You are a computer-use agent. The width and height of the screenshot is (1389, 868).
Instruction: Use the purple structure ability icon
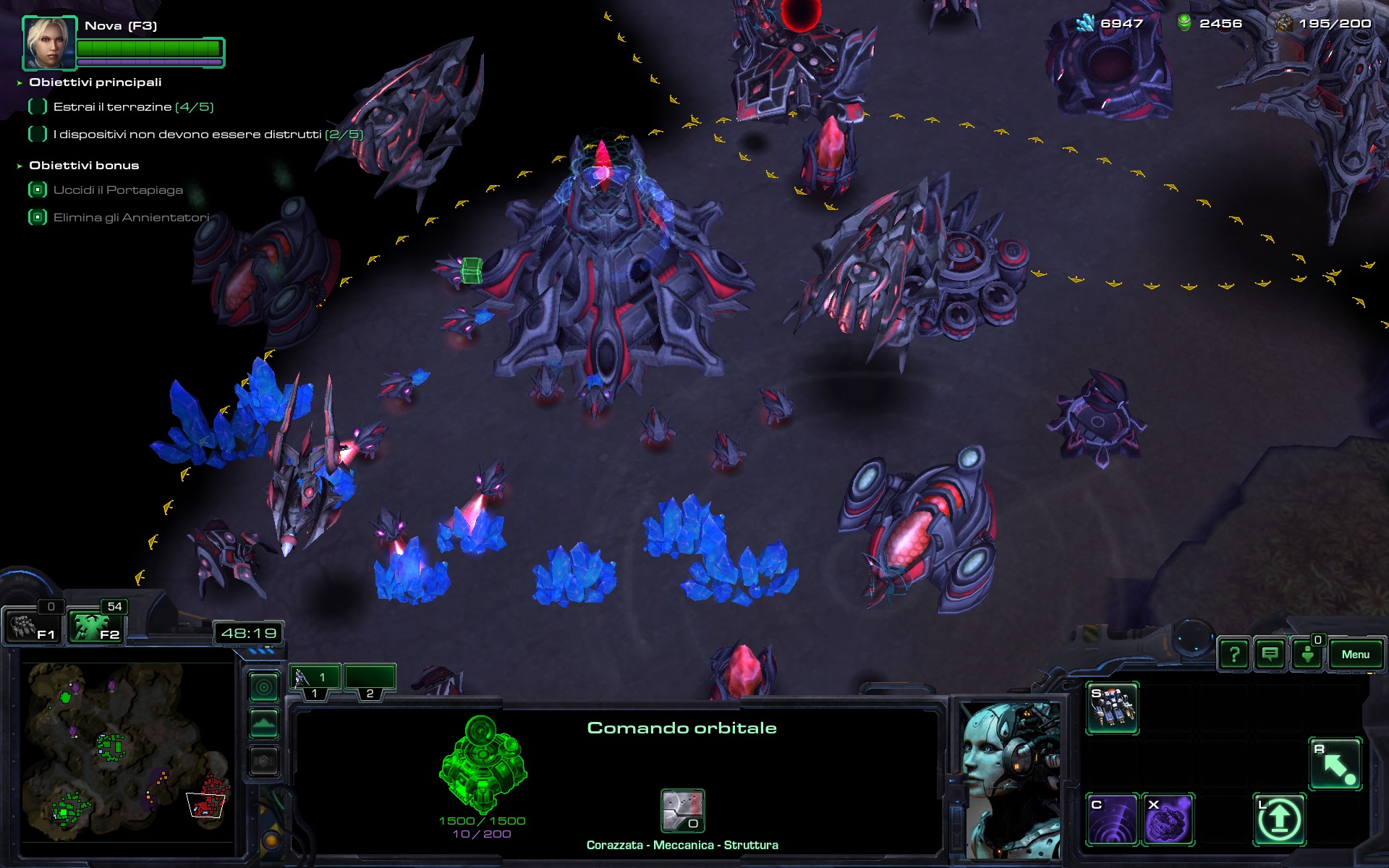[1168, 820]
